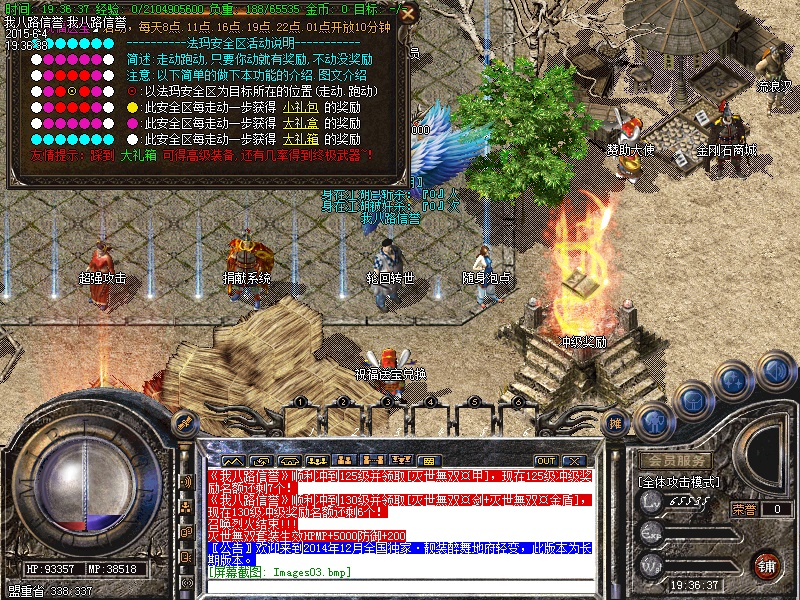The width and height of the screenshot is (800, 600).
Task: Open the 小礼包 reward link
Action: click(299, 107)
